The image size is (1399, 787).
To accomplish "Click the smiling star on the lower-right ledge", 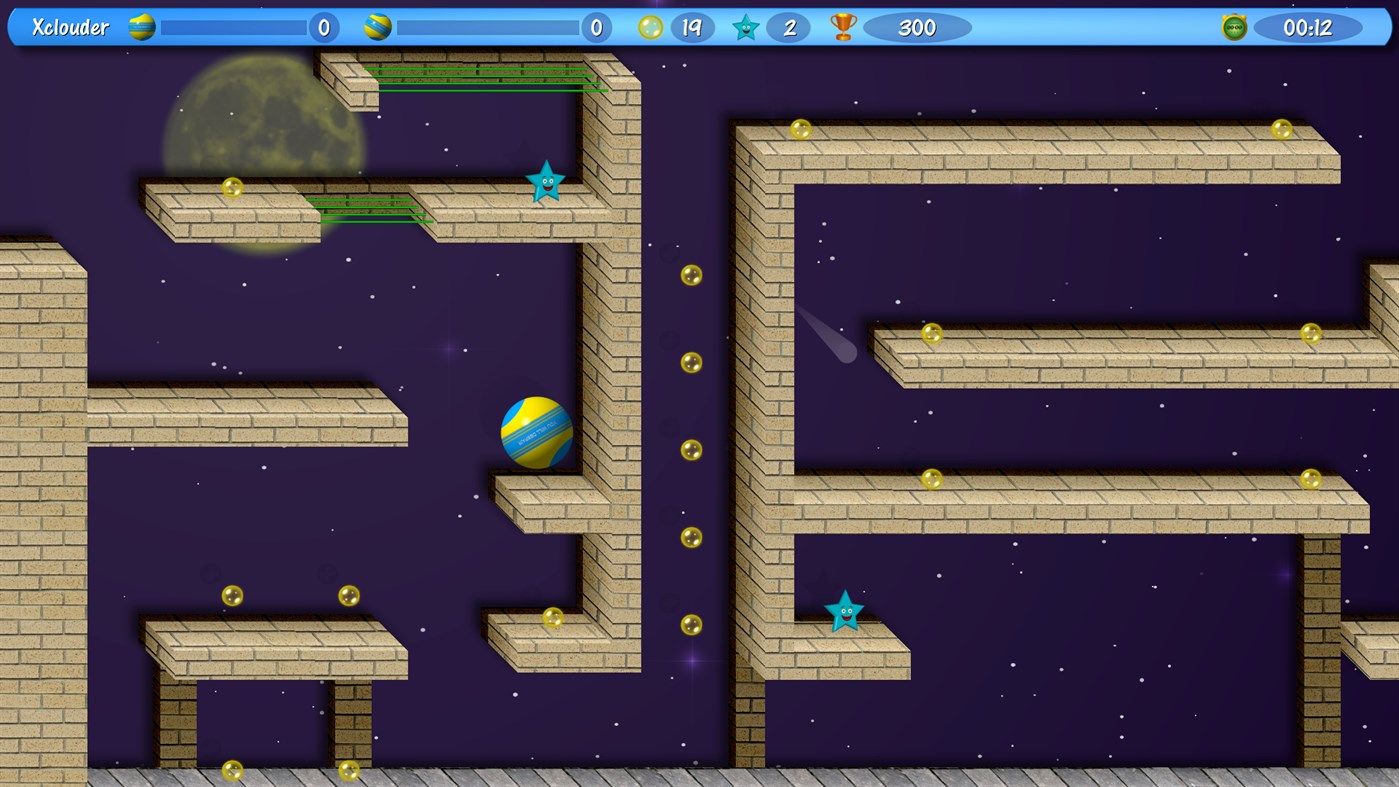I will 844,611.
